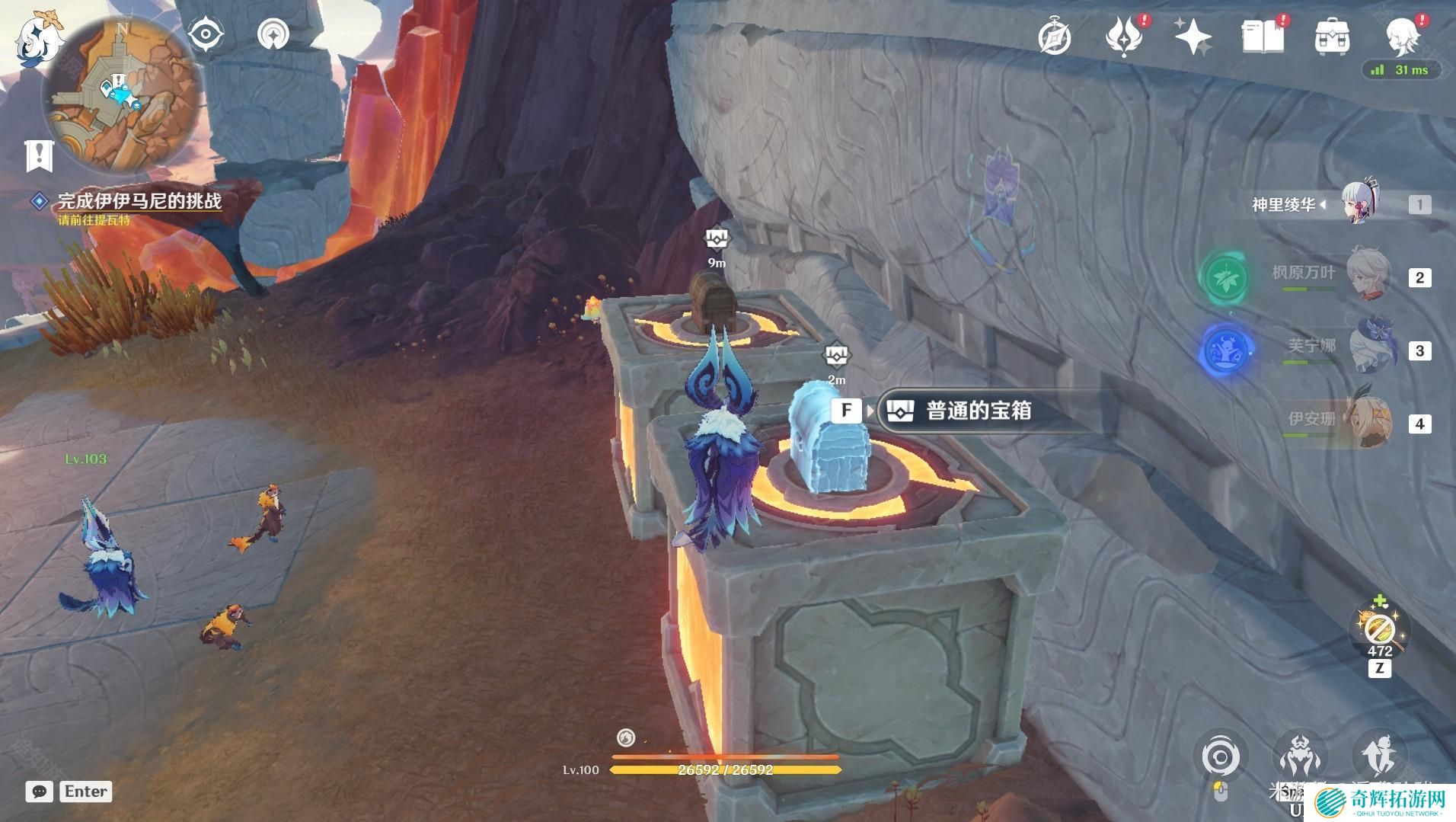Open the adventure compass icon
1456x822 pixels.
pos(1055,37)
